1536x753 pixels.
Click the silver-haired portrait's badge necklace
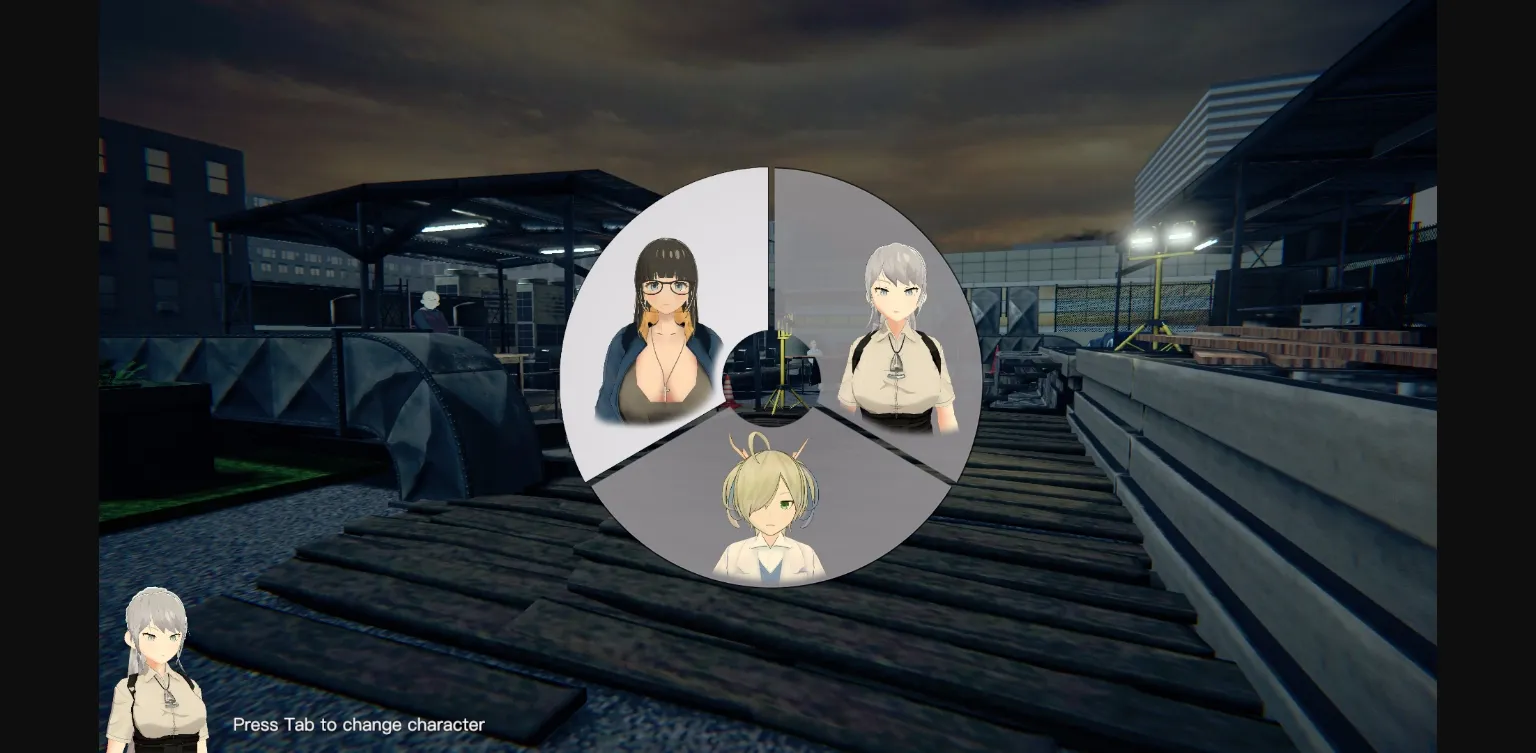coord(897,367)
